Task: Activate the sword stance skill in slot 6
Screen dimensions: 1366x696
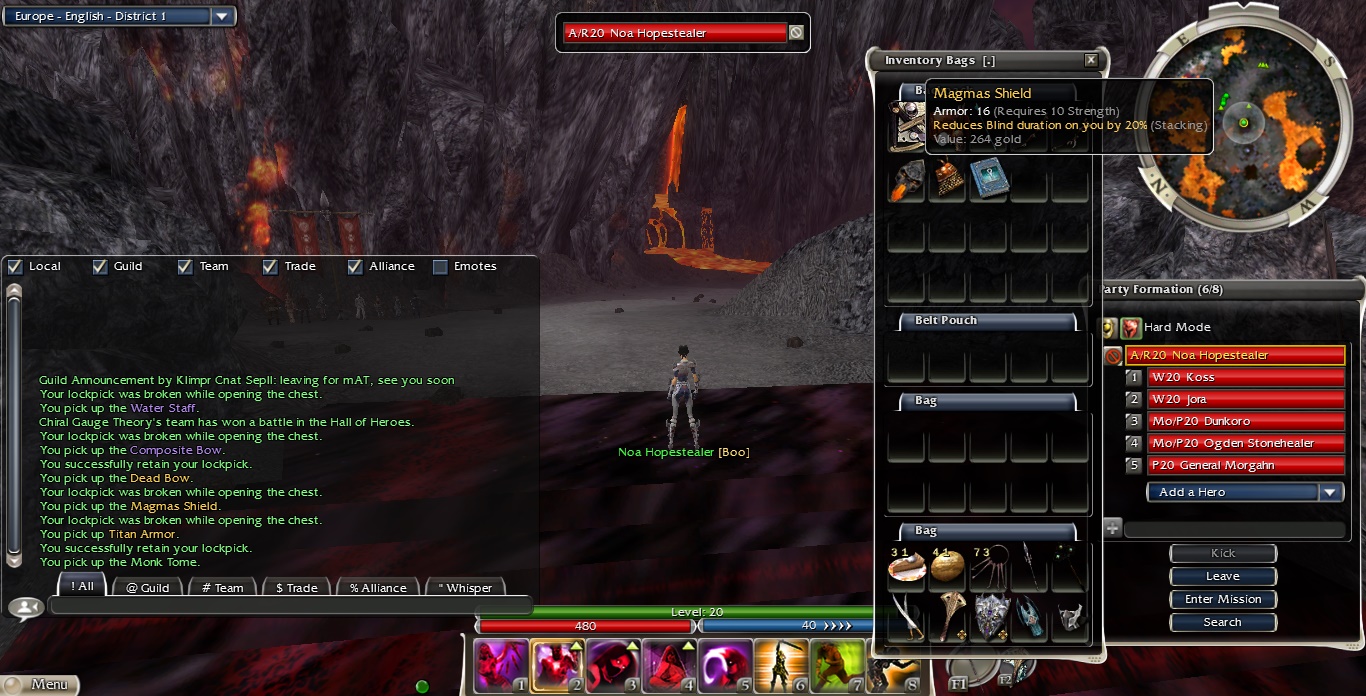Action: [781, 666]
